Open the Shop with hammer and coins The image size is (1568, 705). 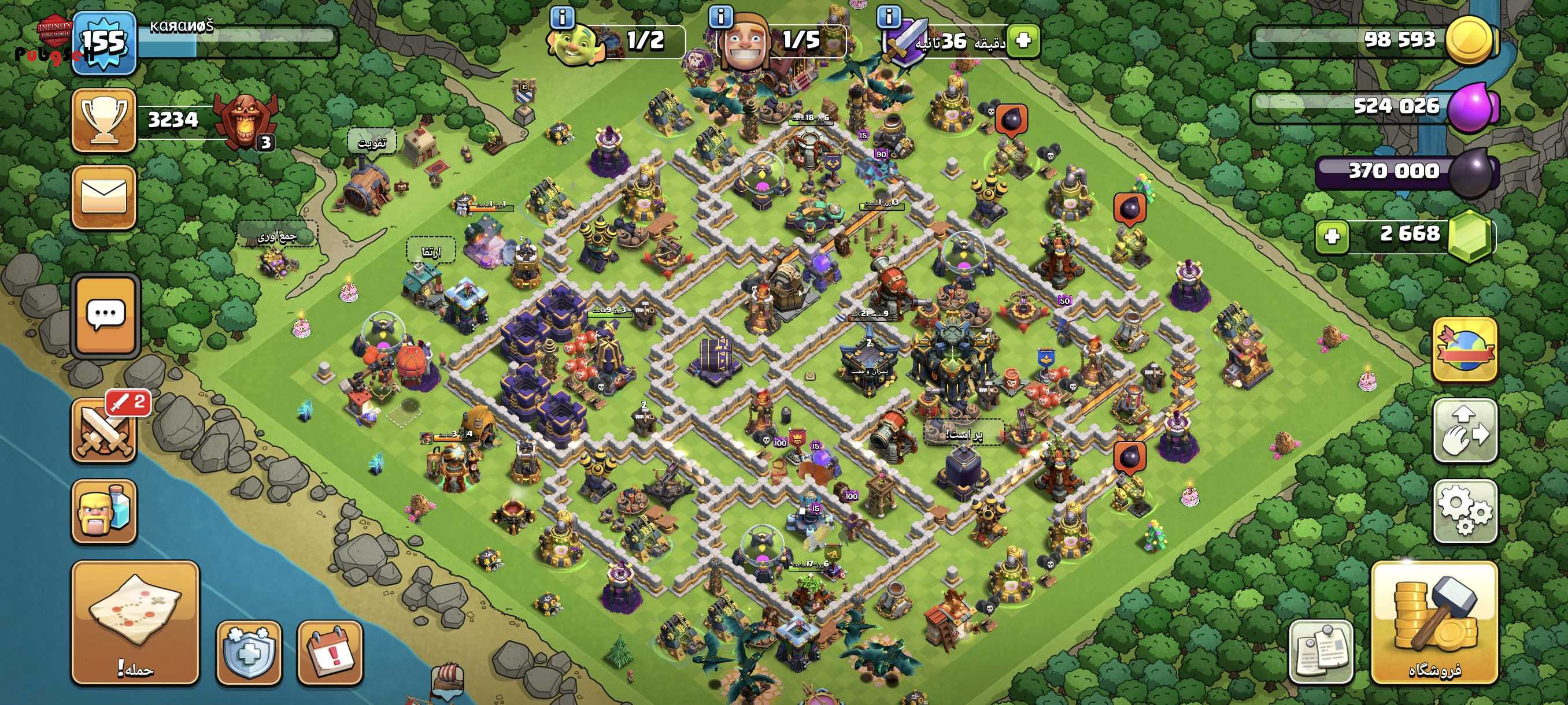[x=1434, y=623]
